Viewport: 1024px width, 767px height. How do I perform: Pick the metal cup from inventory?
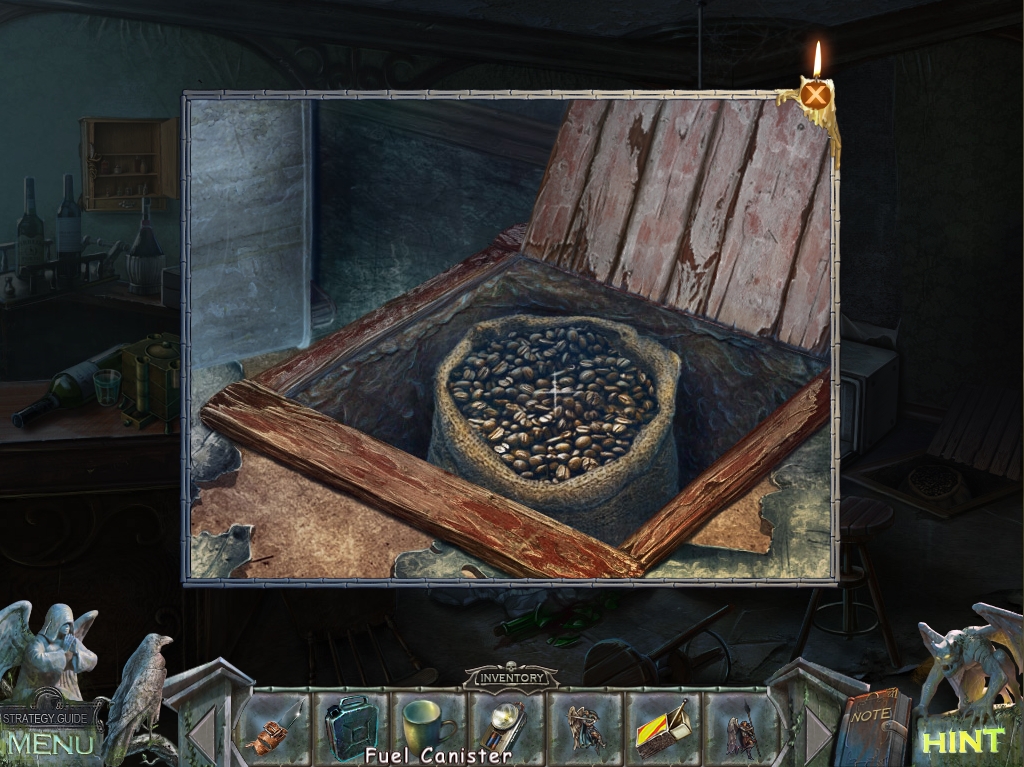[428, 723]
